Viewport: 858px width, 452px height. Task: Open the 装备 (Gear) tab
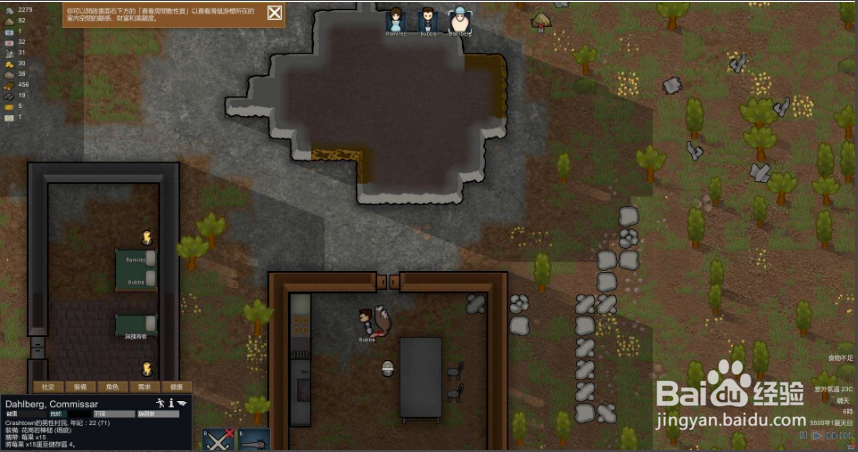(80, 386)
